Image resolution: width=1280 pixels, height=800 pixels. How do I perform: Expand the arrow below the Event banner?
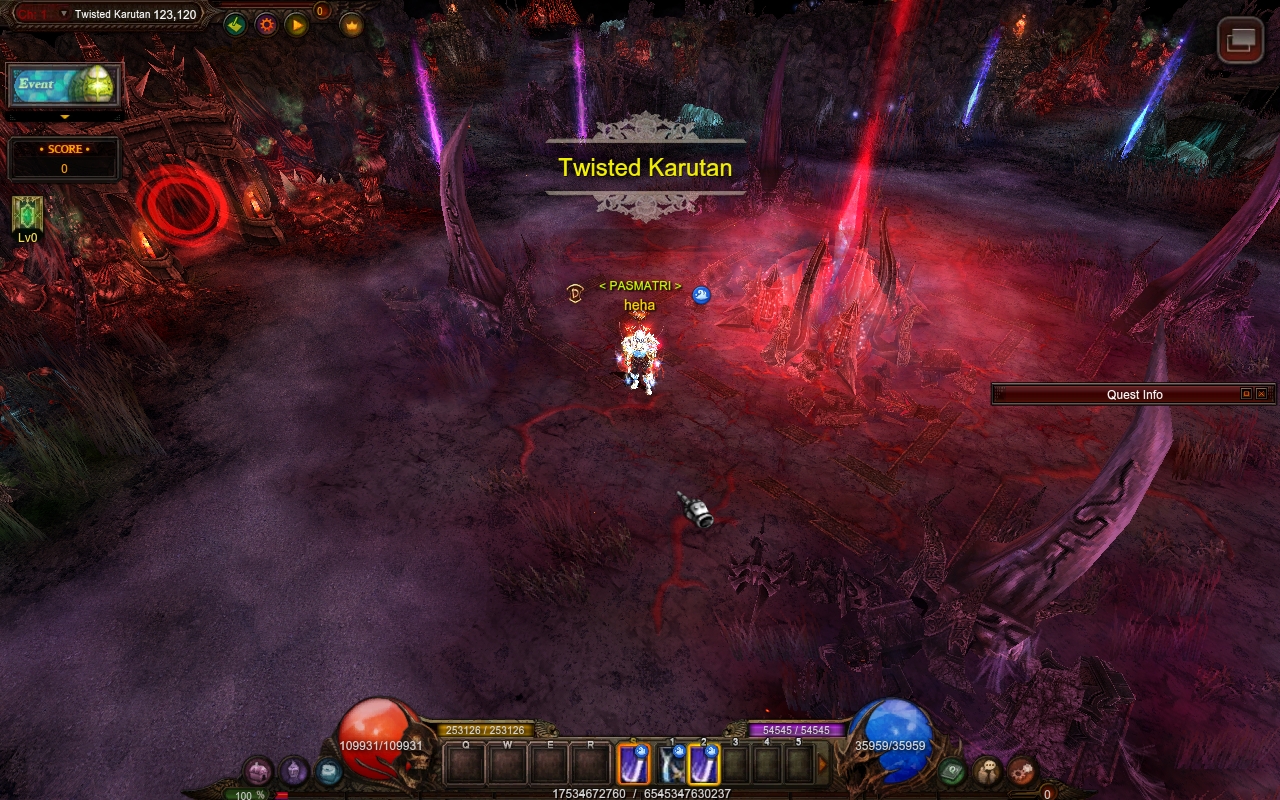pyautogui.click(x=65, y=117)
